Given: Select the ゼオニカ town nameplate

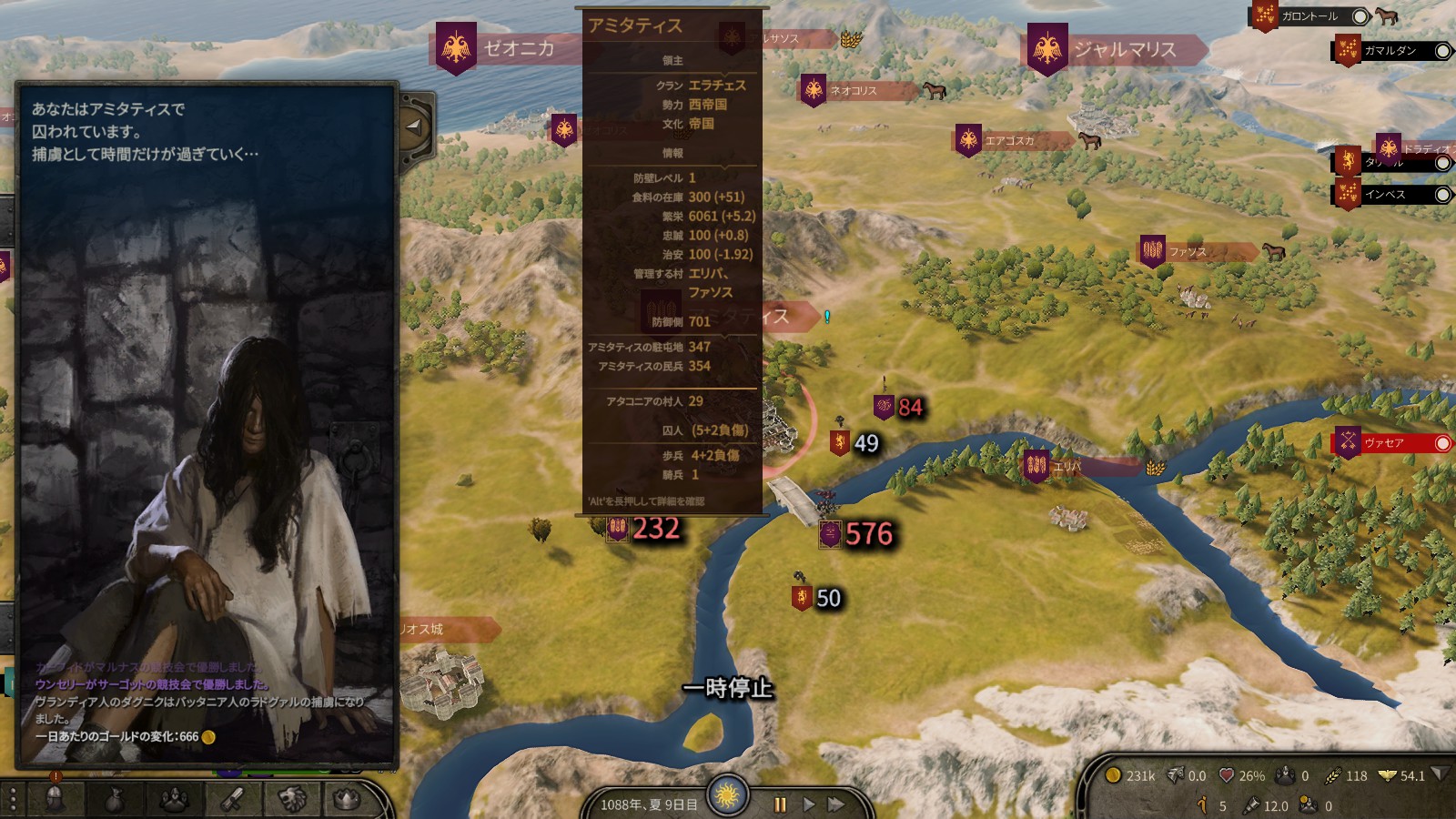Looking at the screenshot, I should [x=519, y=48].
